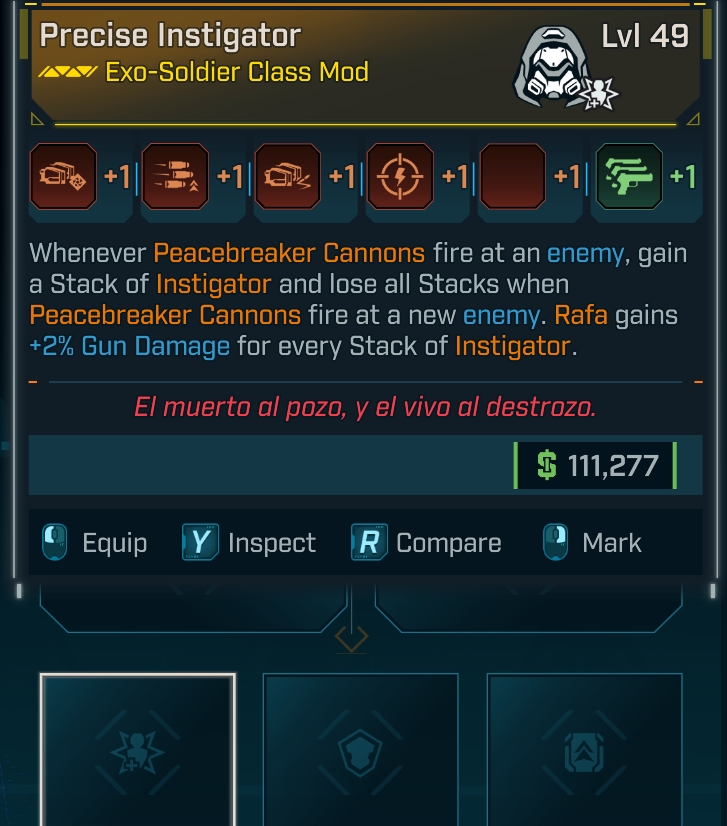Mark the Precise Instigator item

(x=593, y=543)
